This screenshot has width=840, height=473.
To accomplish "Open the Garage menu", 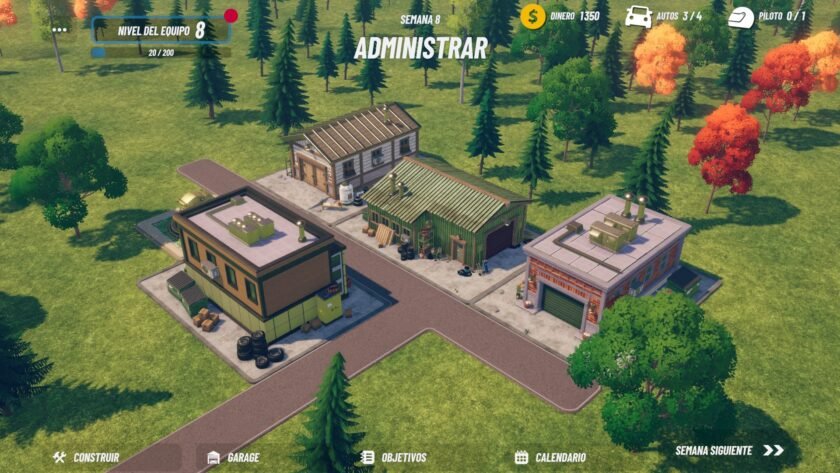I will click(x=233, y=457).
